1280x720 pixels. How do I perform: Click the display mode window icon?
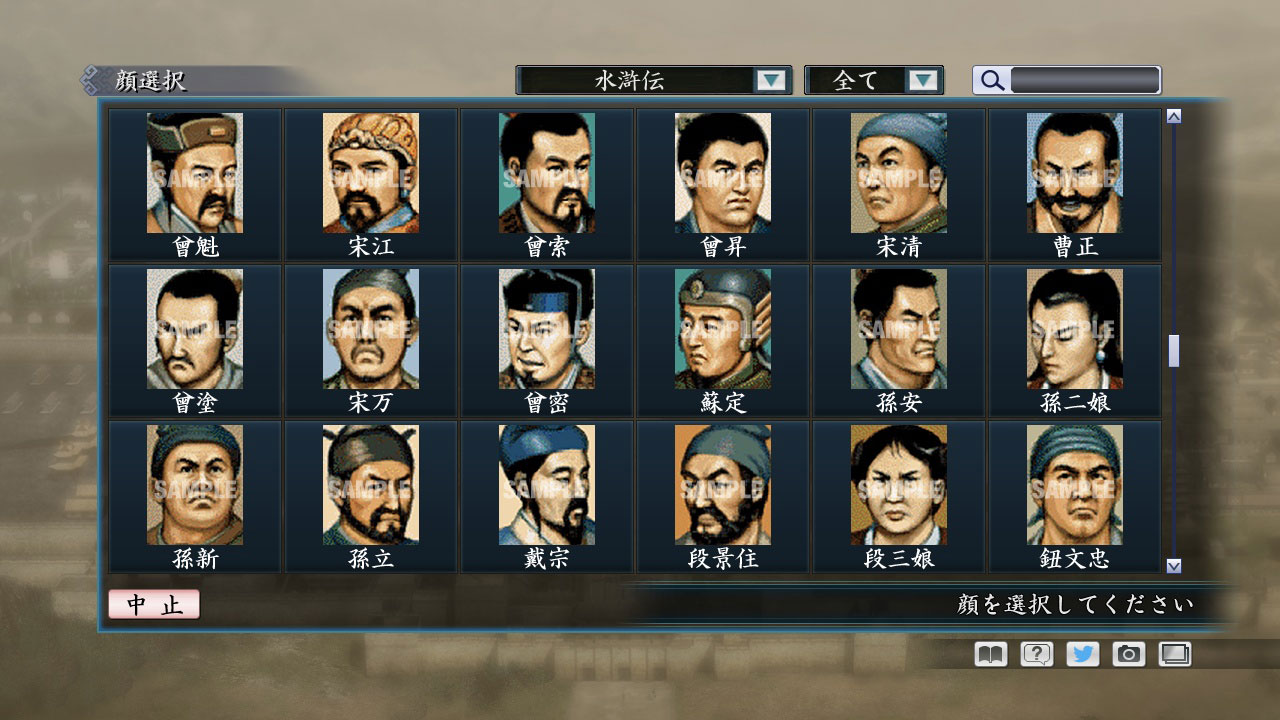point(1175,654)
